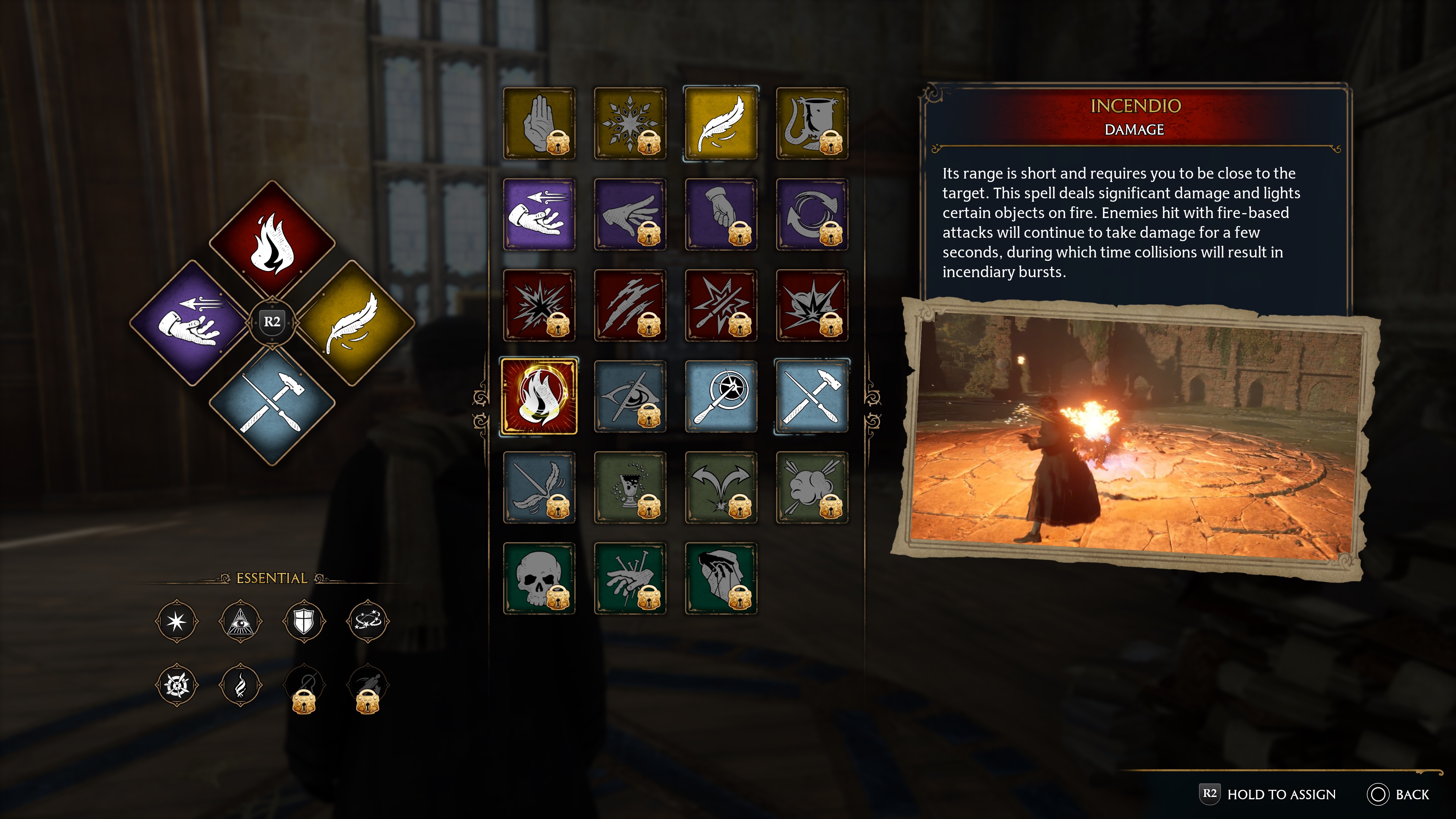The height and width of the screenshot is (819, 1456).
Task: Click the blue hammer slot in spell diamond
Action: (x=272, y=404)
